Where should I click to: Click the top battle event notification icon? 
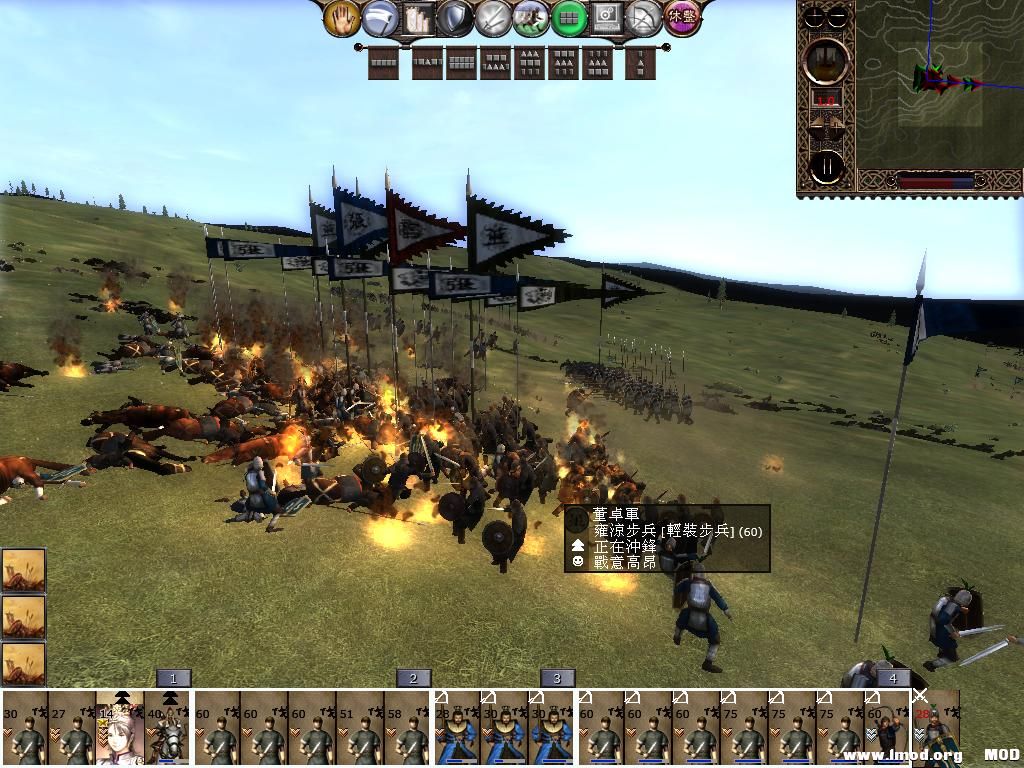pos(23,569)
